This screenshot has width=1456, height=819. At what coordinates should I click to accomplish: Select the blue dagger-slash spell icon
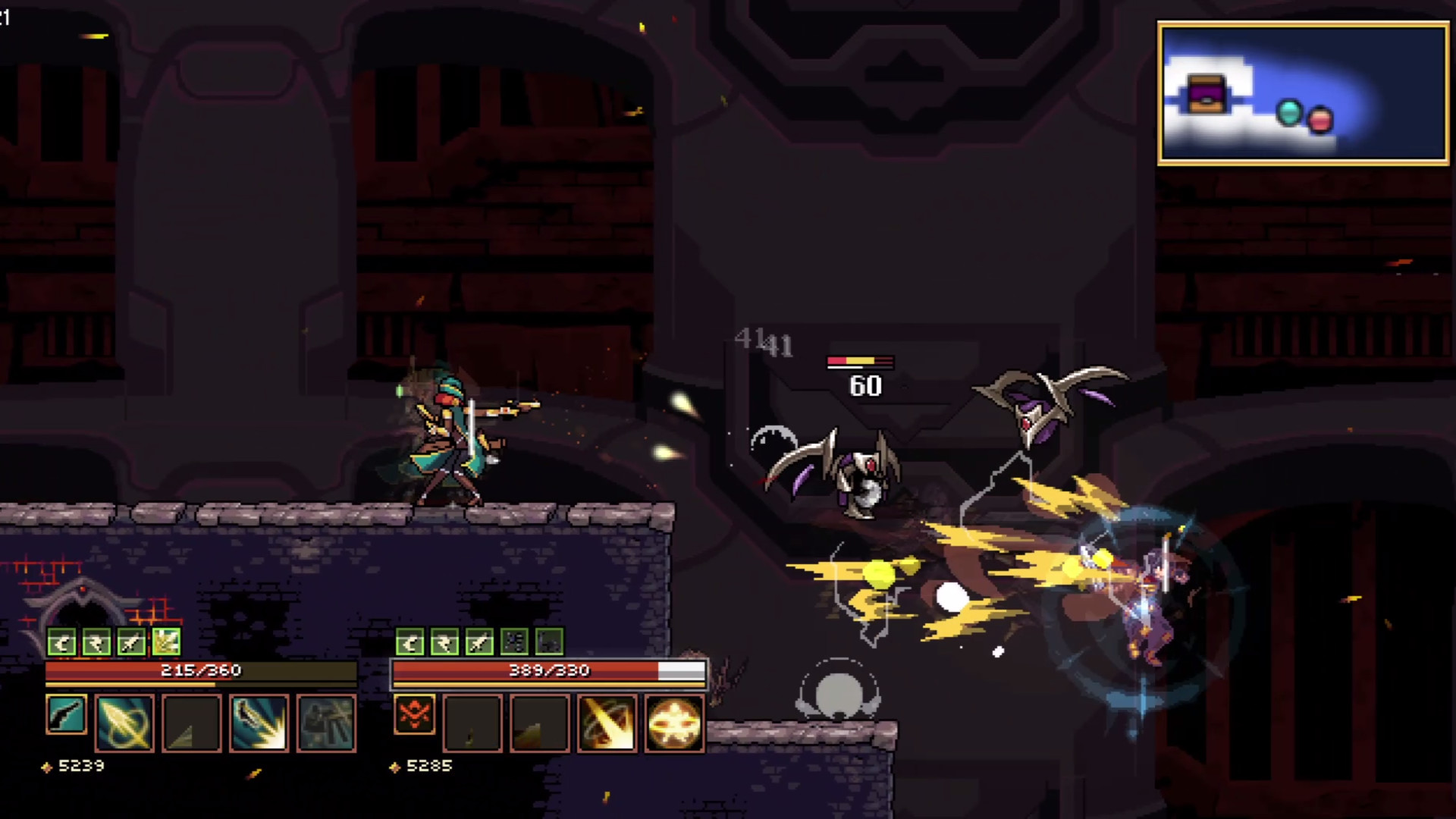tap(259, 720)
